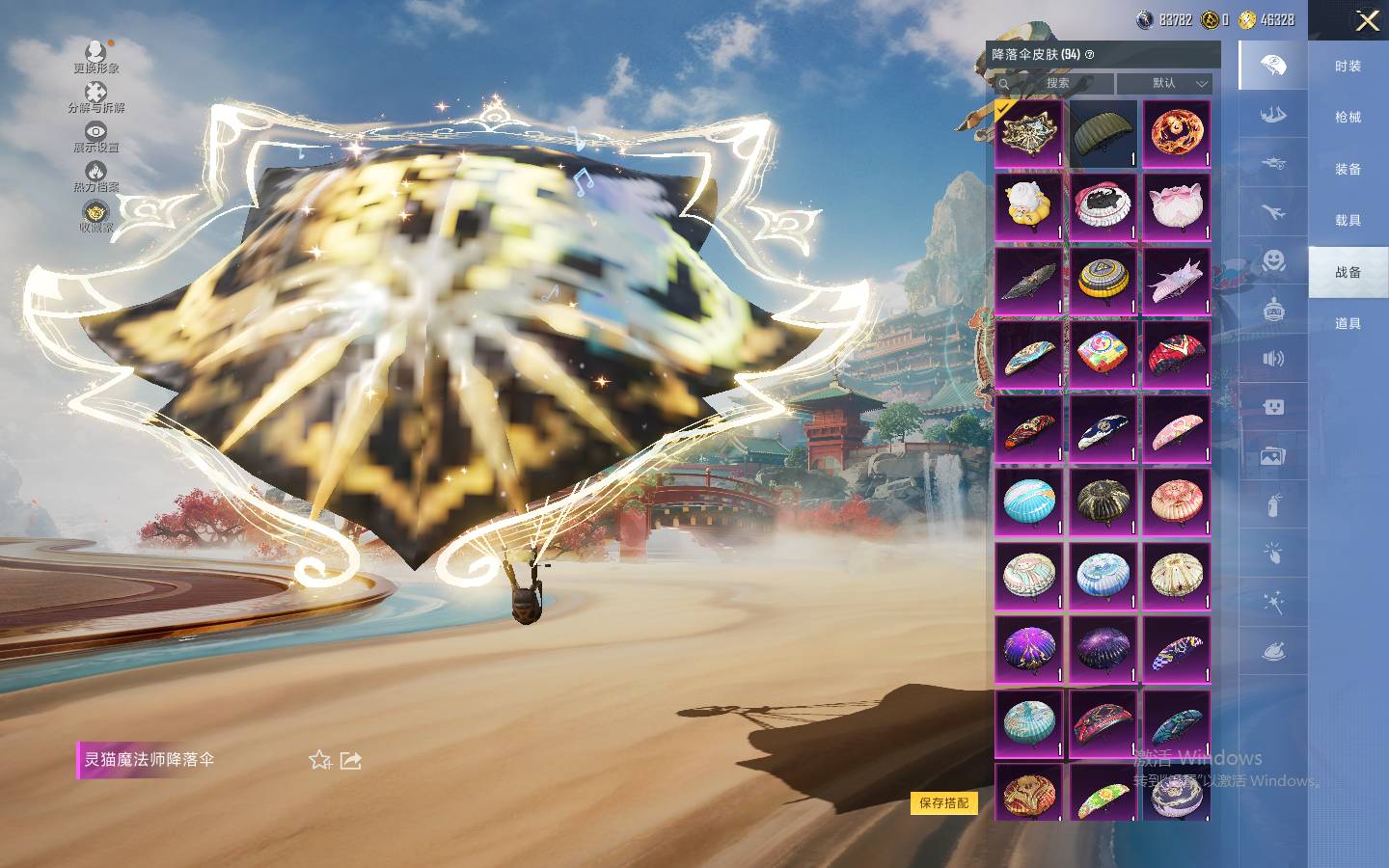Share the skin using the share icon

click(x=351, y=760)
